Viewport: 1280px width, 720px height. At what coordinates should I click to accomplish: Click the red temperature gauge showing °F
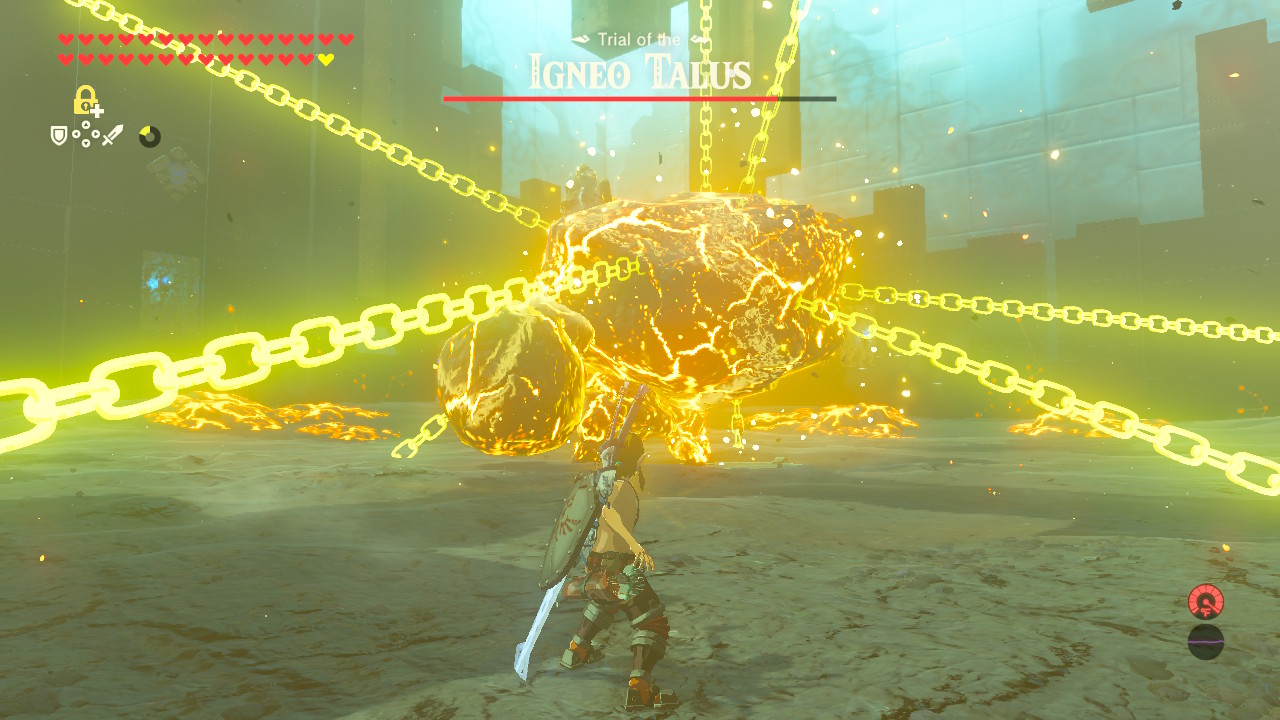tap(1206, 602)
